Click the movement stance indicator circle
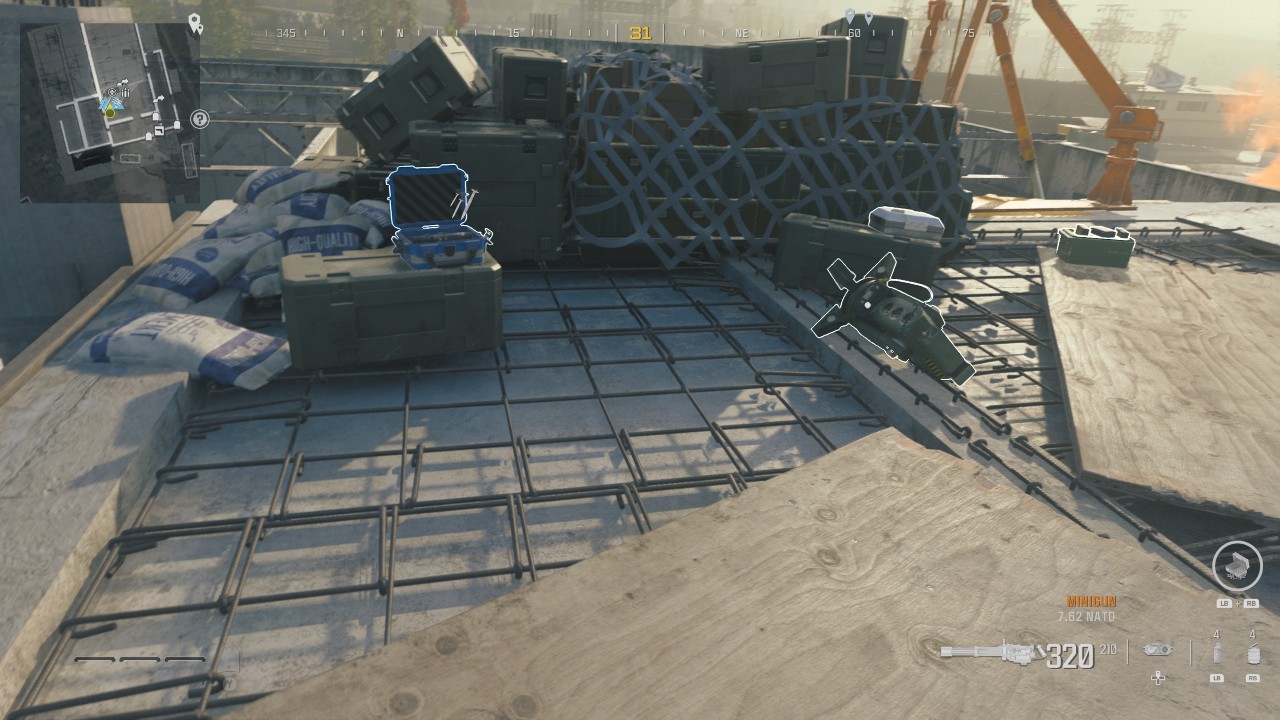The height and width of the screenshot is (720, 1280). pyautogui.click(x=1237, y=567)
